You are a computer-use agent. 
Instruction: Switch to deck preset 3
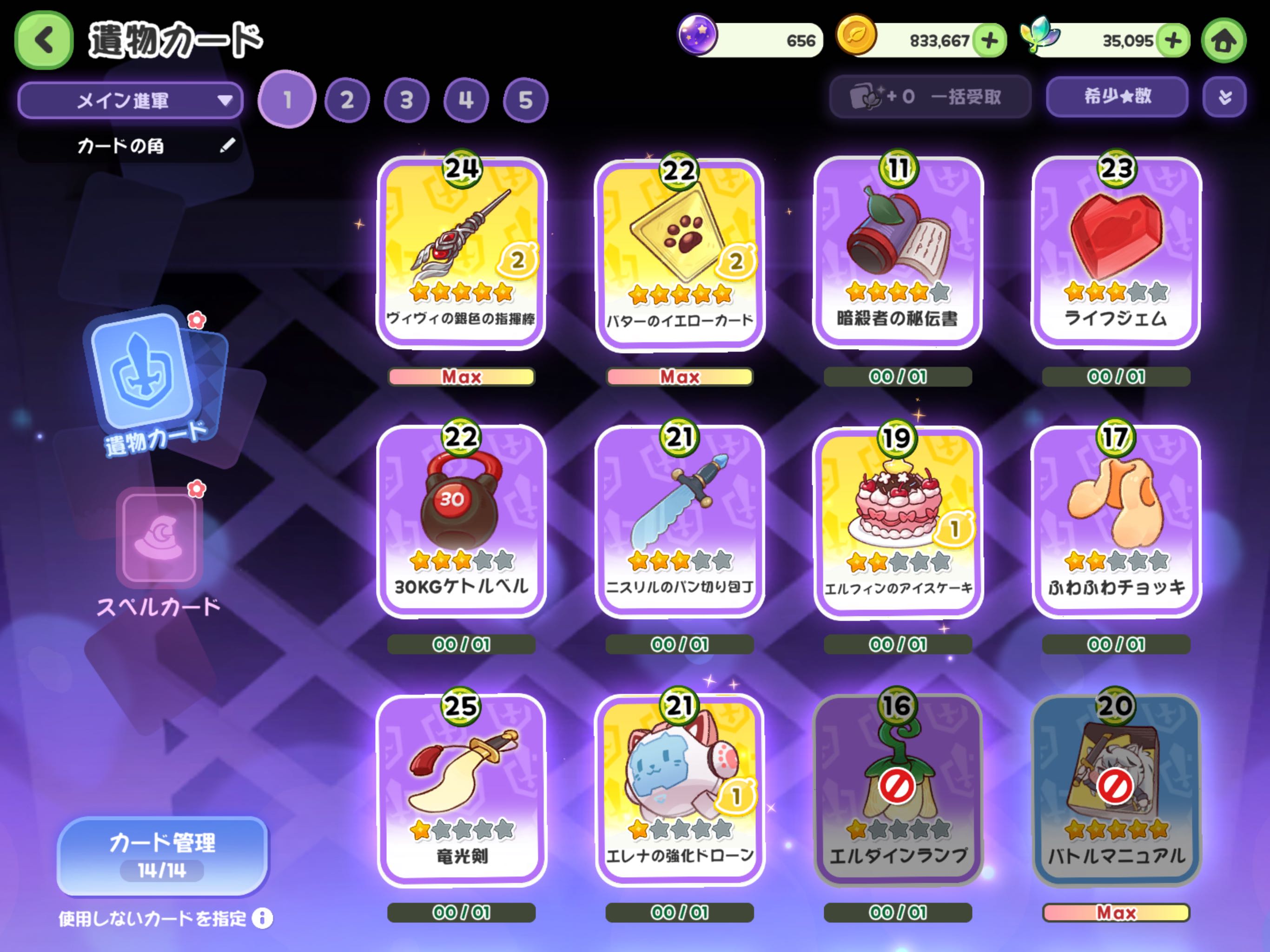pyautogui.click(x=406, y=100)
